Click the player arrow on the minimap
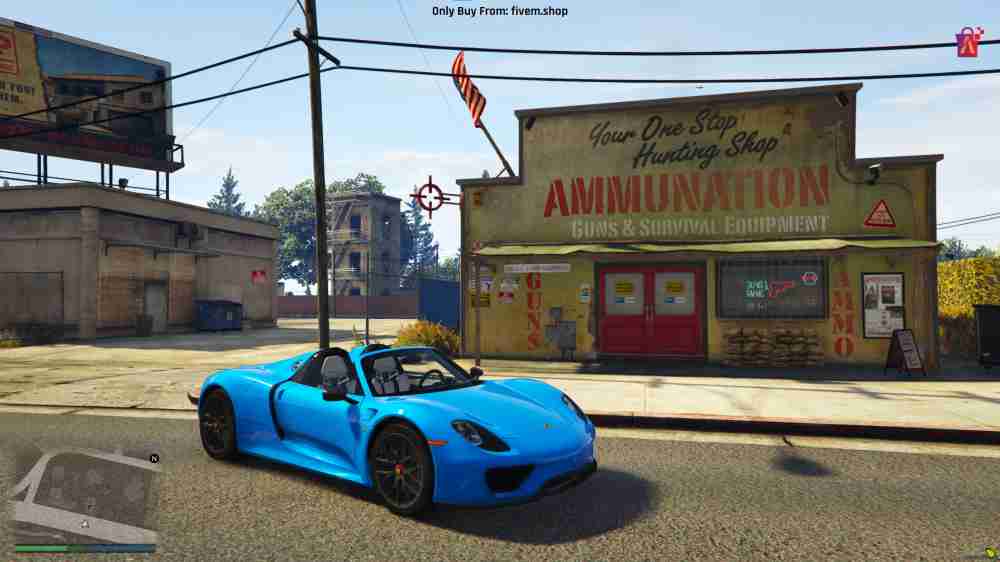 (x=85, y=524)
